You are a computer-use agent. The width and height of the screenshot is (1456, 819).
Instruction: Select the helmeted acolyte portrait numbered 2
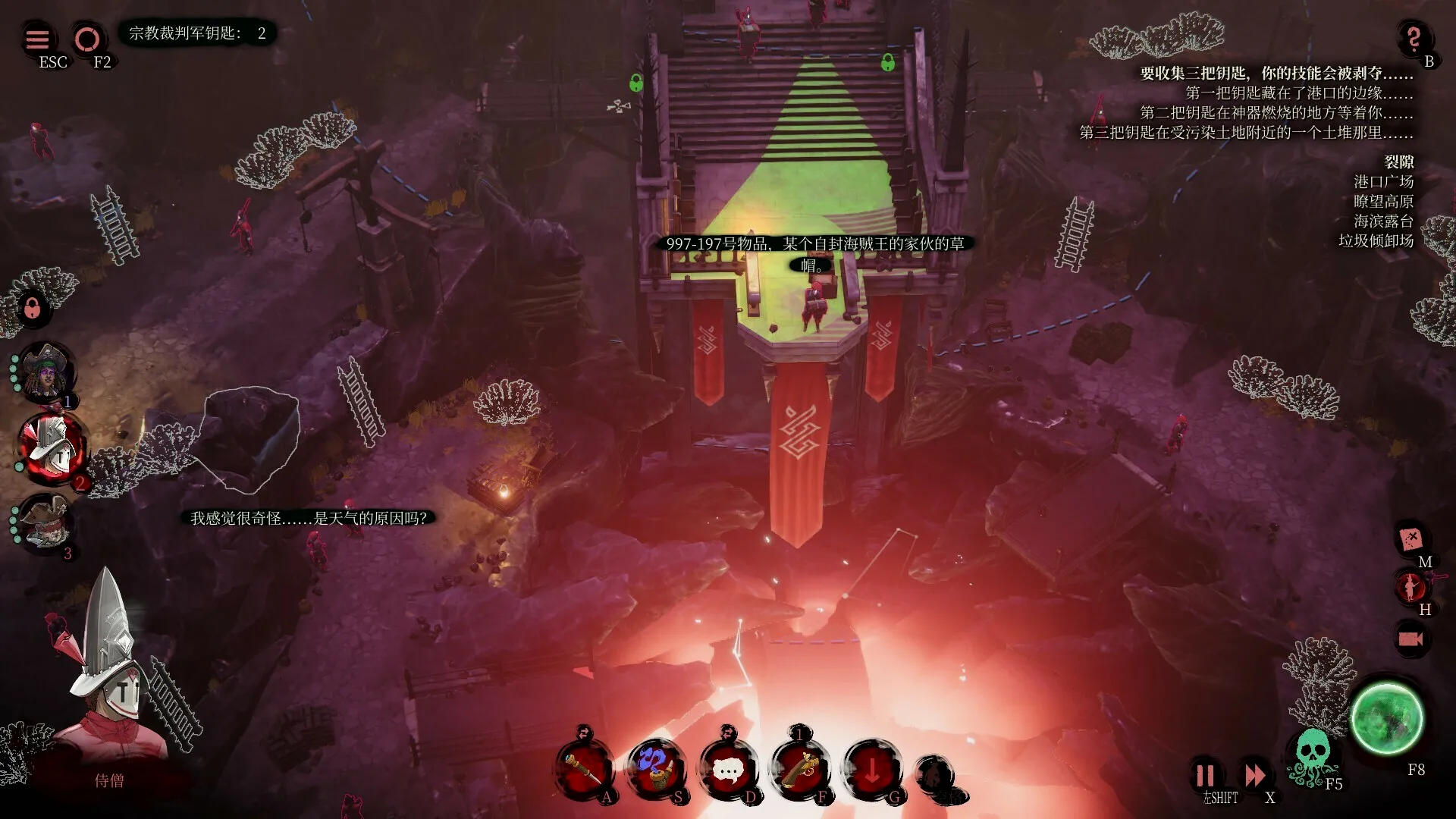pos(53,448)
